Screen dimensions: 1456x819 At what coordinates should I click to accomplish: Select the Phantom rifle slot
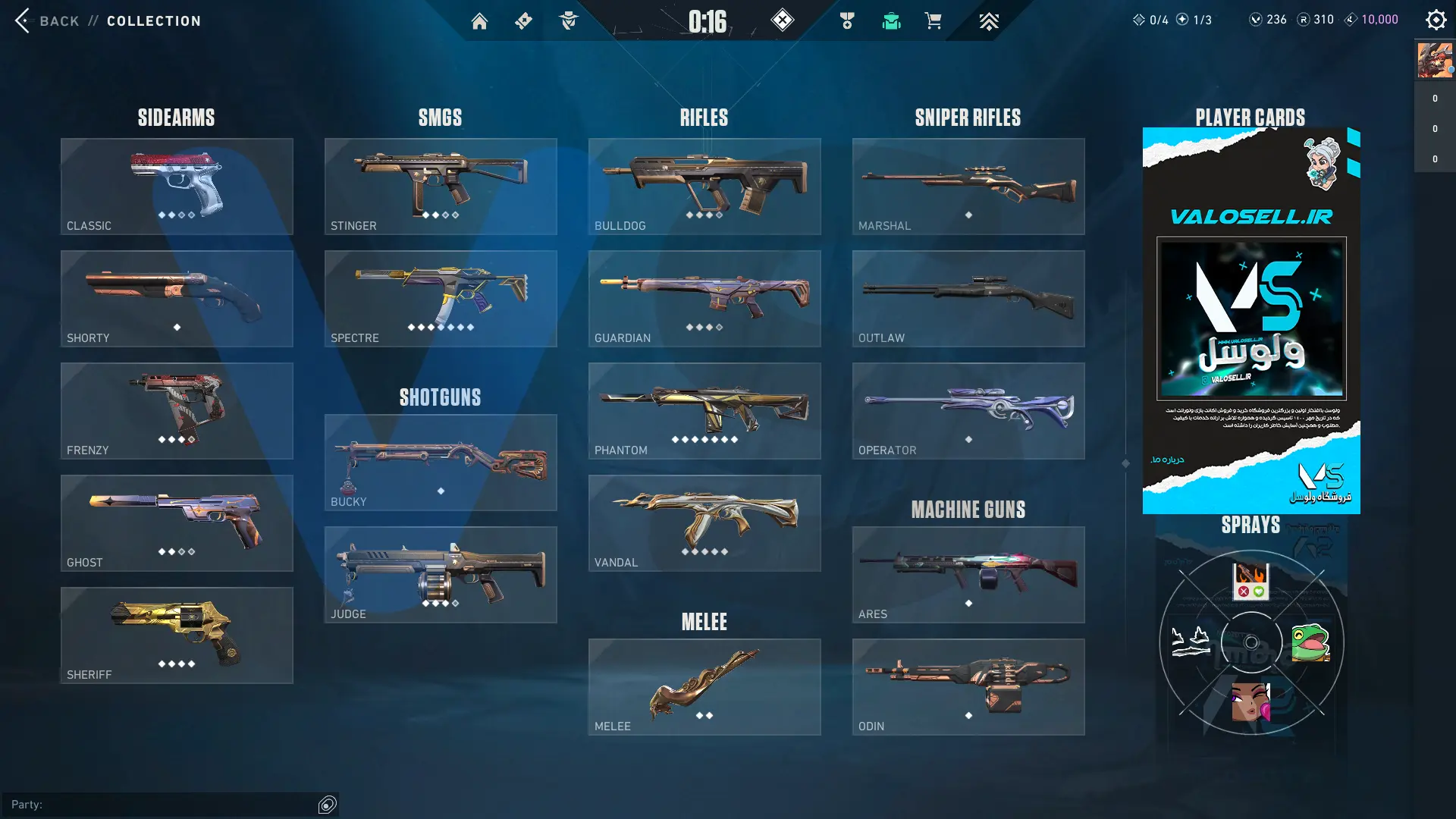click(704, 411)
